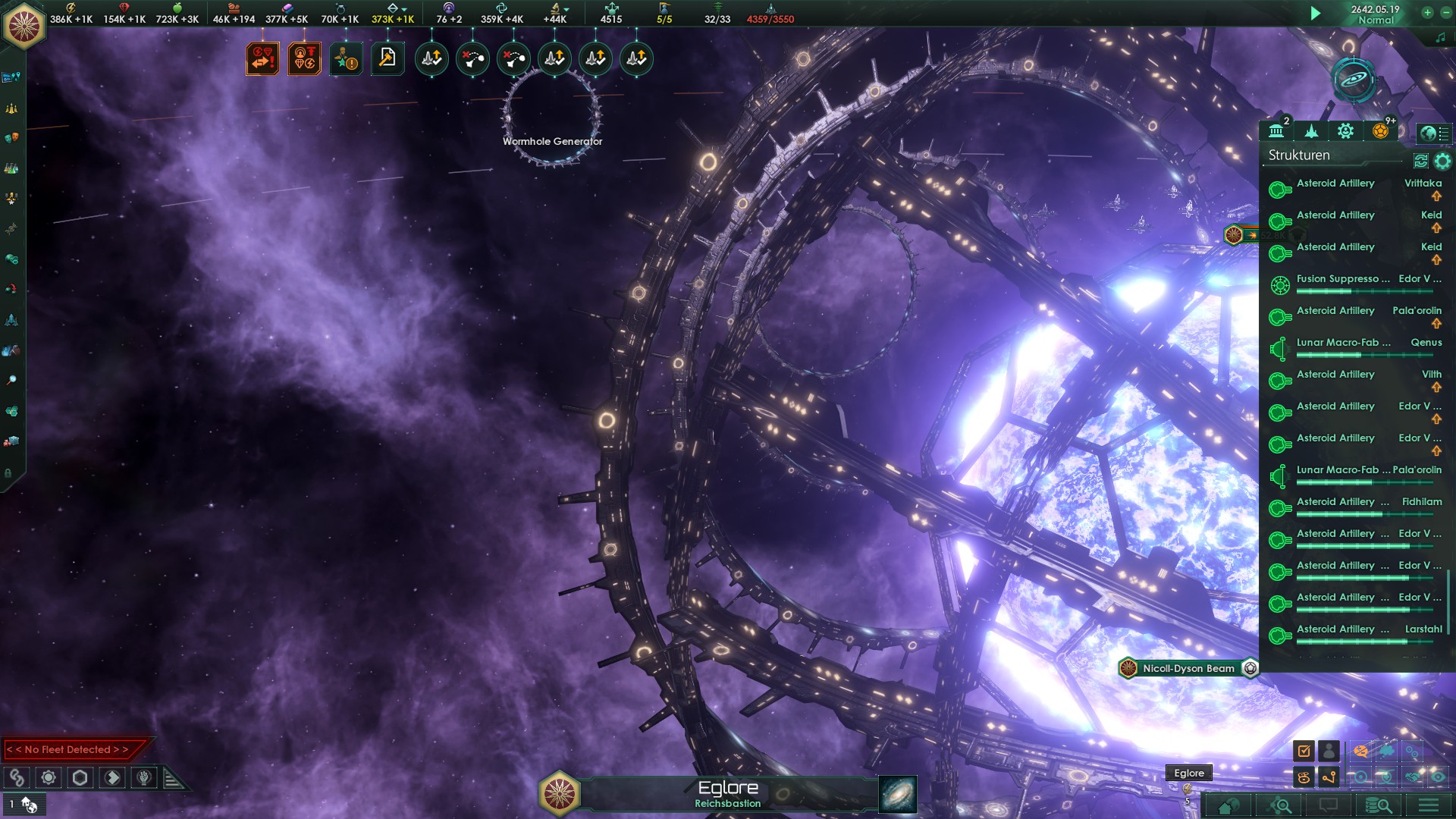Open the Strukturen settings gear
The image size is (1456, 819).
[x=1442, y=161]
